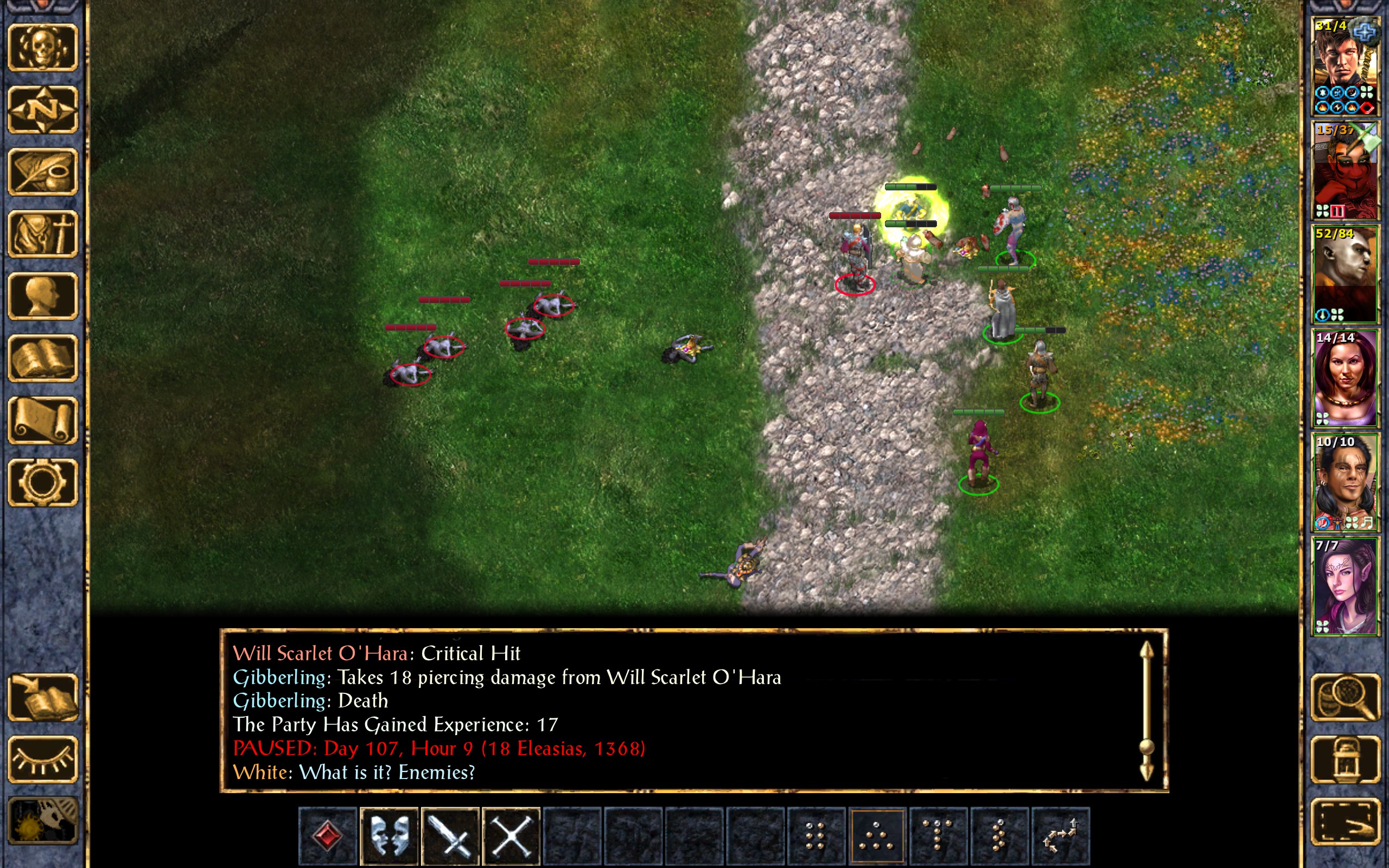Image resolution: width=1389 pixels, height=868 pixels.
Task: Select the purple-haired elf woman portrait
Action: (x=1345, y=586)
